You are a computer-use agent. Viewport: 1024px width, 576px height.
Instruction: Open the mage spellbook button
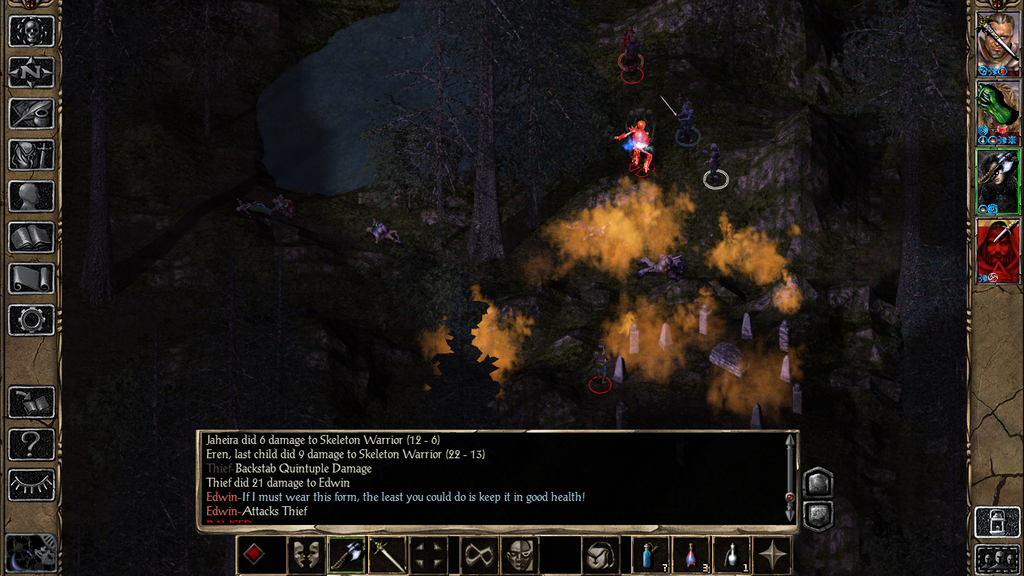31,237
